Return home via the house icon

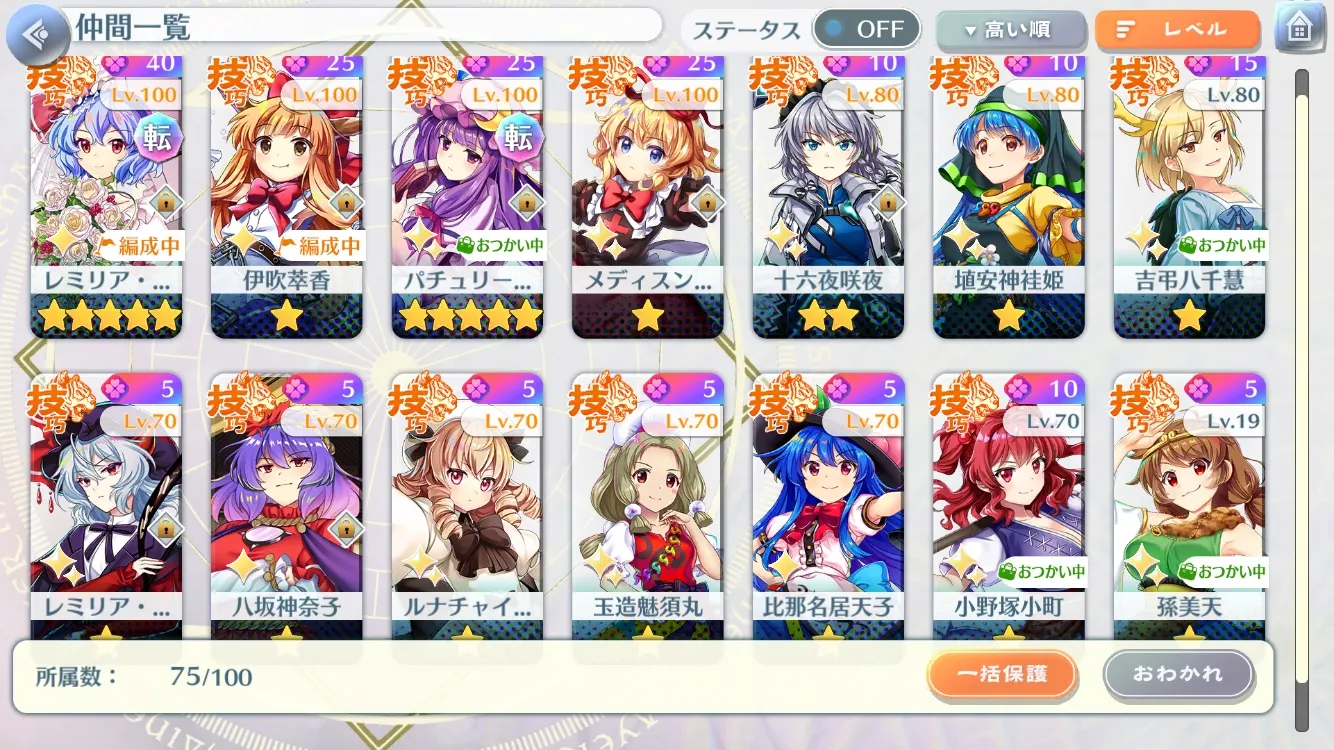point(1300,28)
